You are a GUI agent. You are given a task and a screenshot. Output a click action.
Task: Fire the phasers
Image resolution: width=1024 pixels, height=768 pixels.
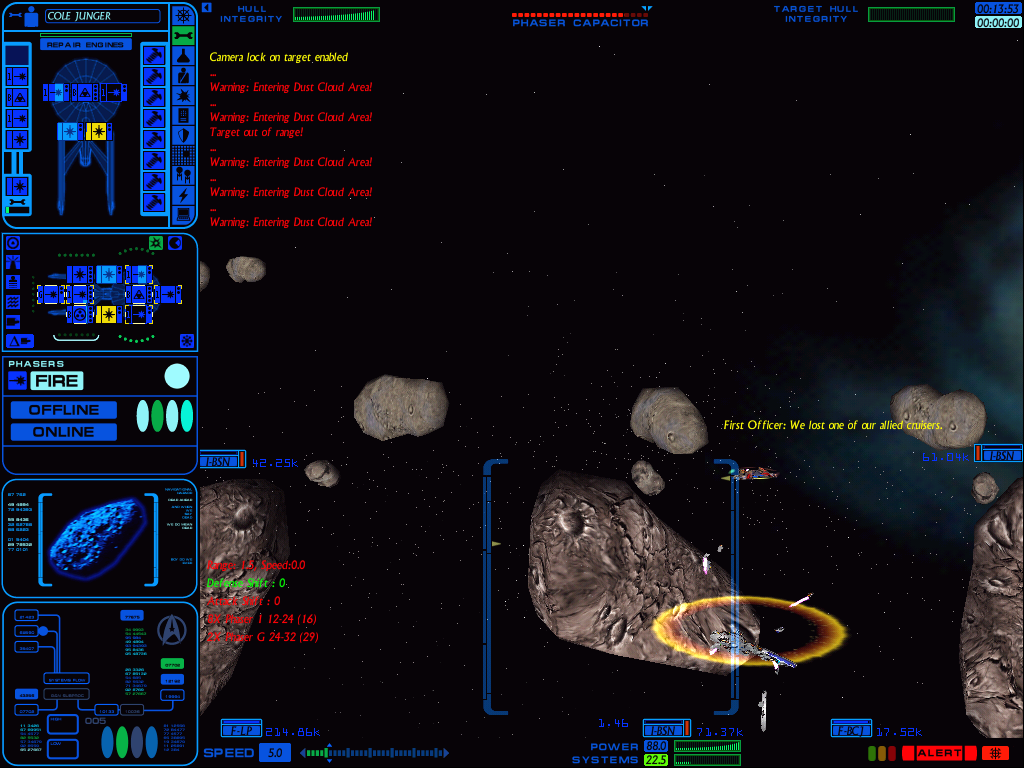click(x=57, y=381)
